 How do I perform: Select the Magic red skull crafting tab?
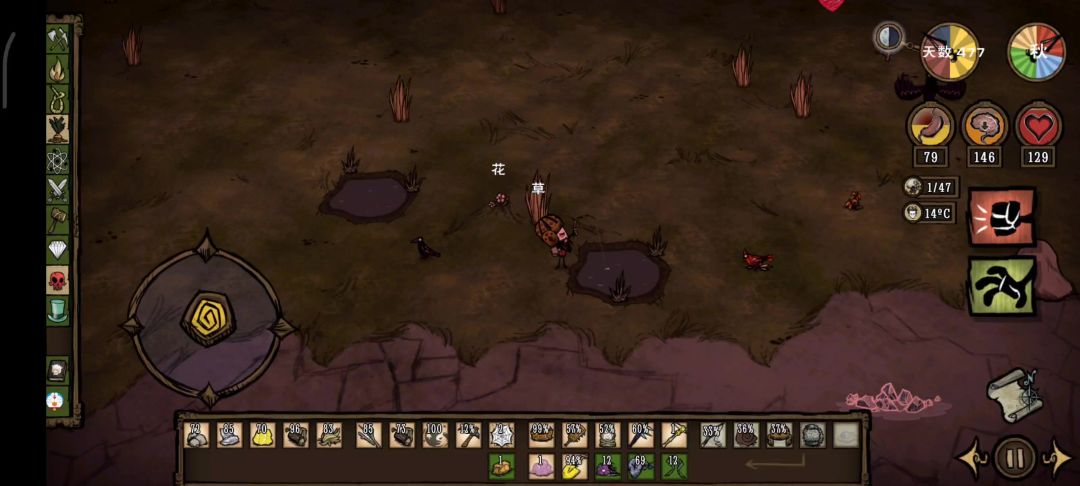(57, 280)
